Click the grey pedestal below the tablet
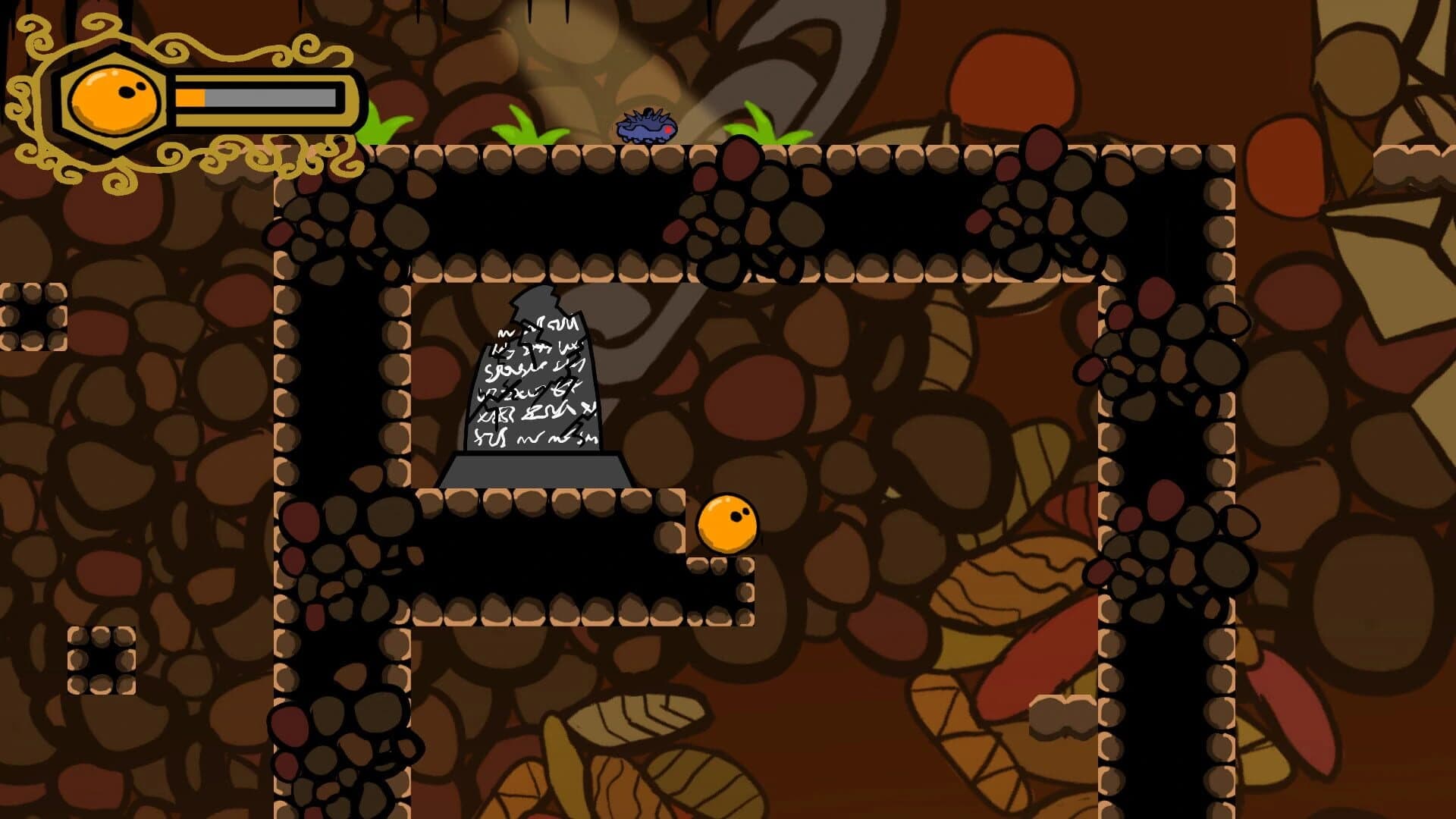 535,470
